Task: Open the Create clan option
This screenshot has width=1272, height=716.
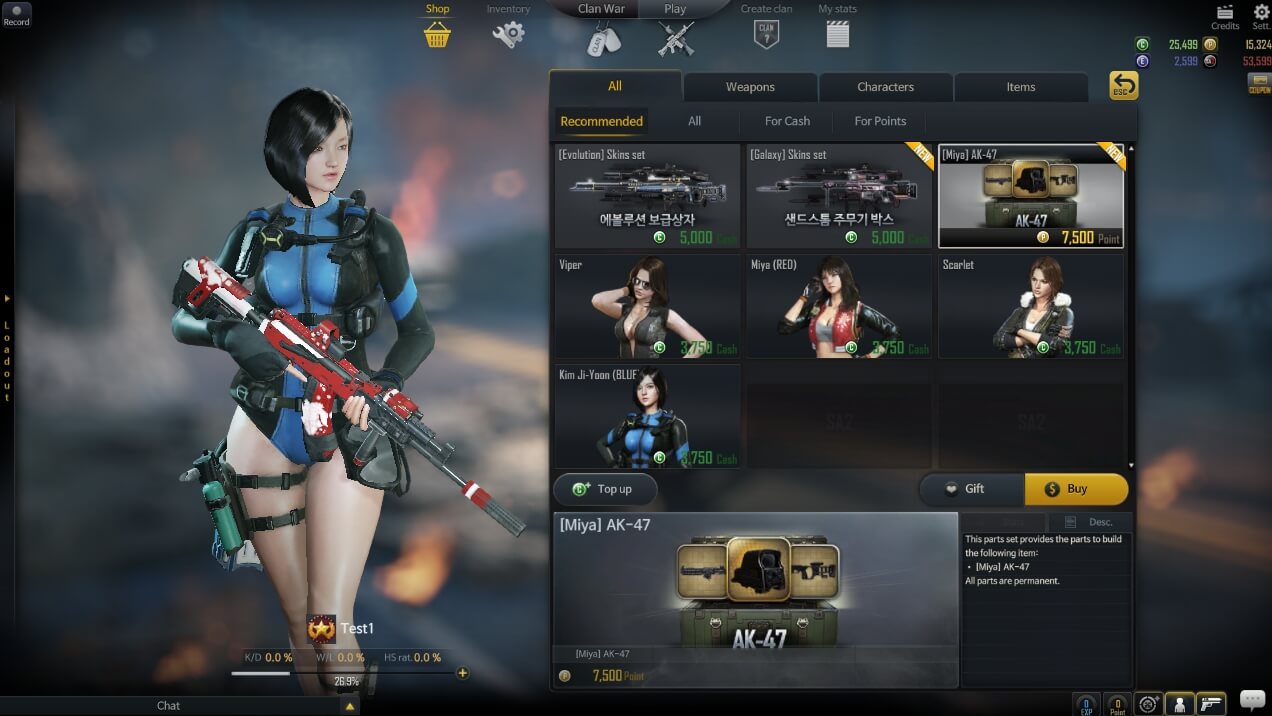Action: pos(766,28)
